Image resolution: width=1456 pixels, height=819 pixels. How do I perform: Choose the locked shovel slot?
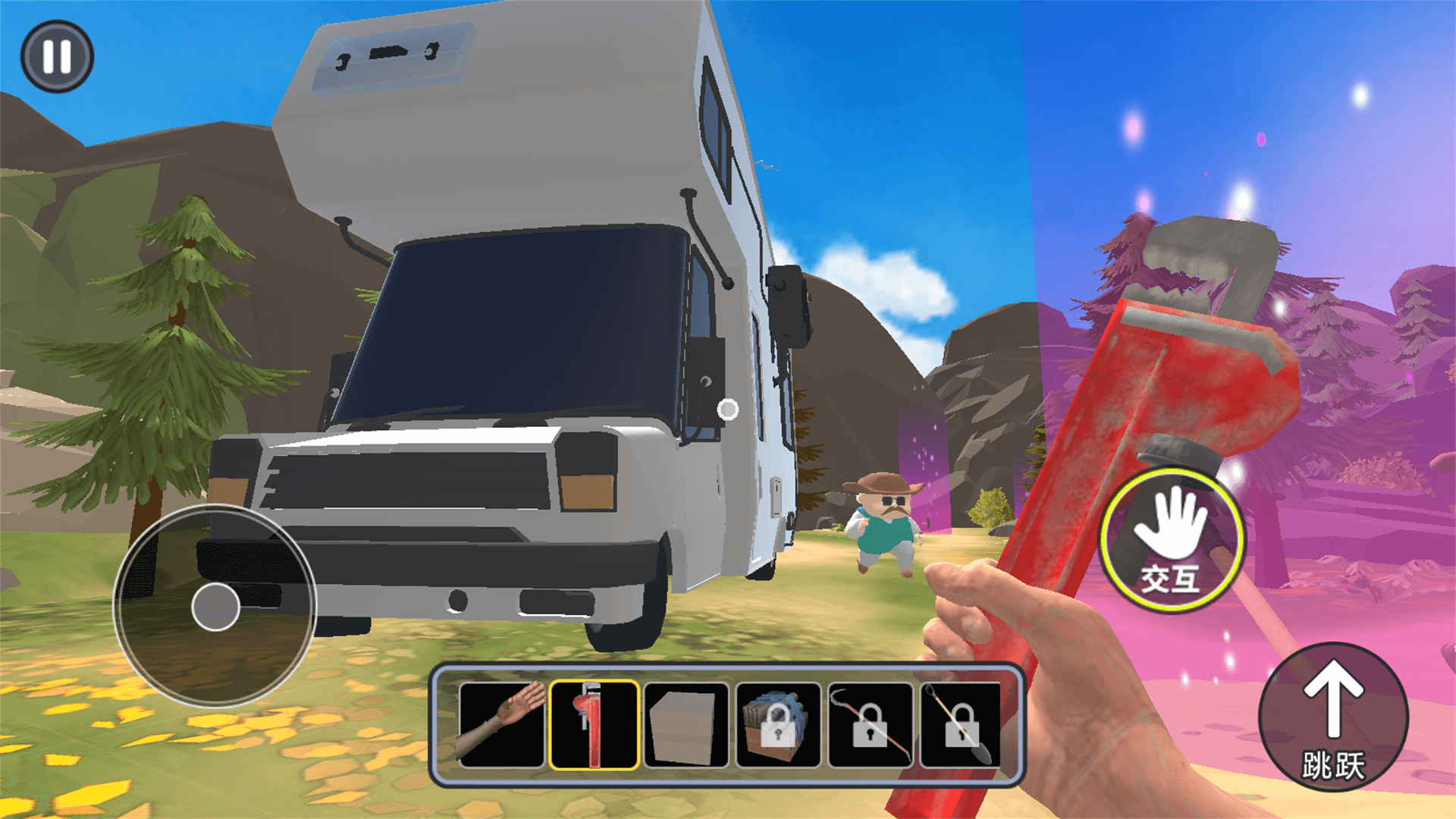pyautogui.click(x=962, y=725)
